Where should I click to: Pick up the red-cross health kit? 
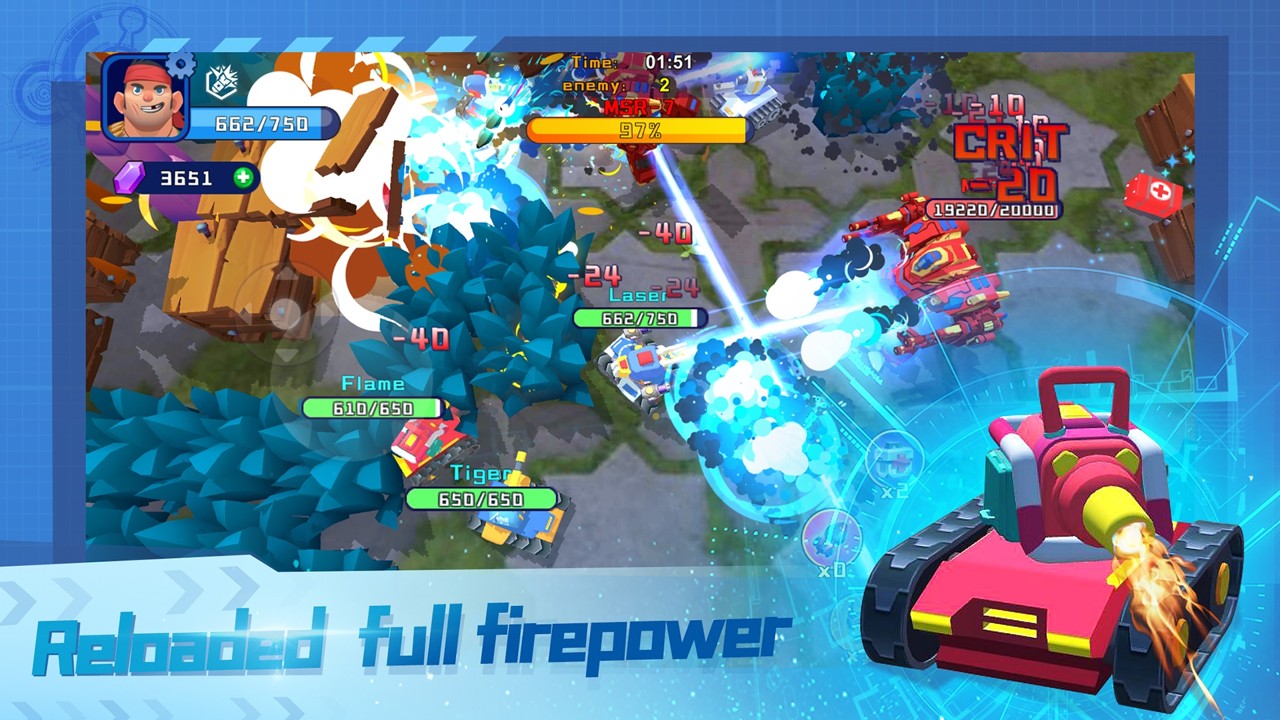click(1159, 189)
